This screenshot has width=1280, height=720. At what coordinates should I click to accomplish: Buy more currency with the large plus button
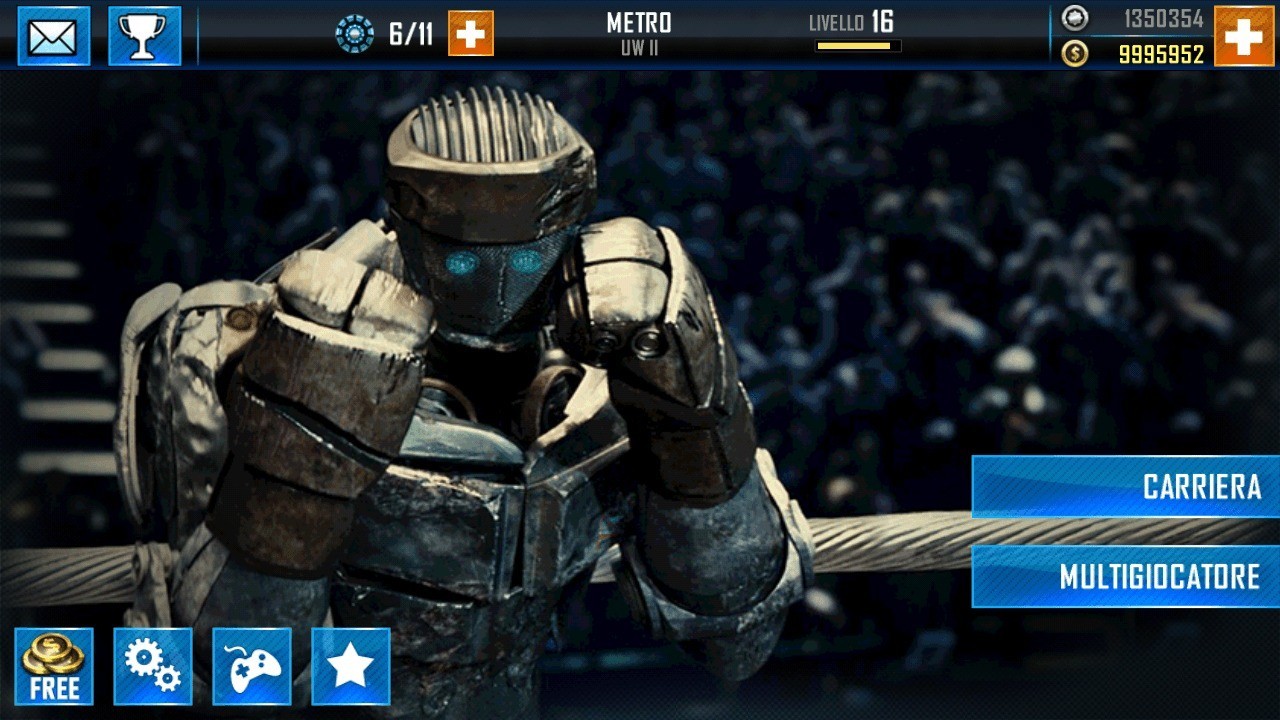(1244, 36)
